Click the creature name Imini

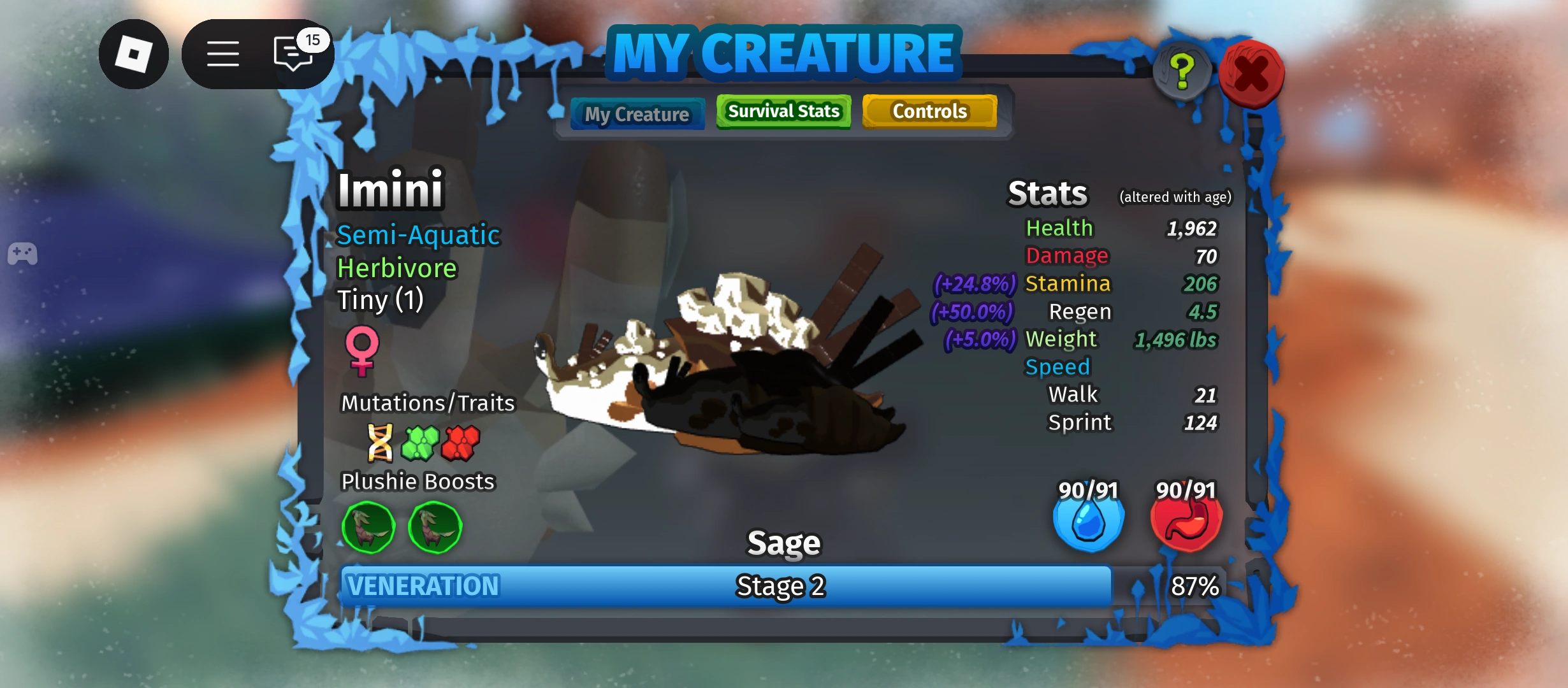389,189
